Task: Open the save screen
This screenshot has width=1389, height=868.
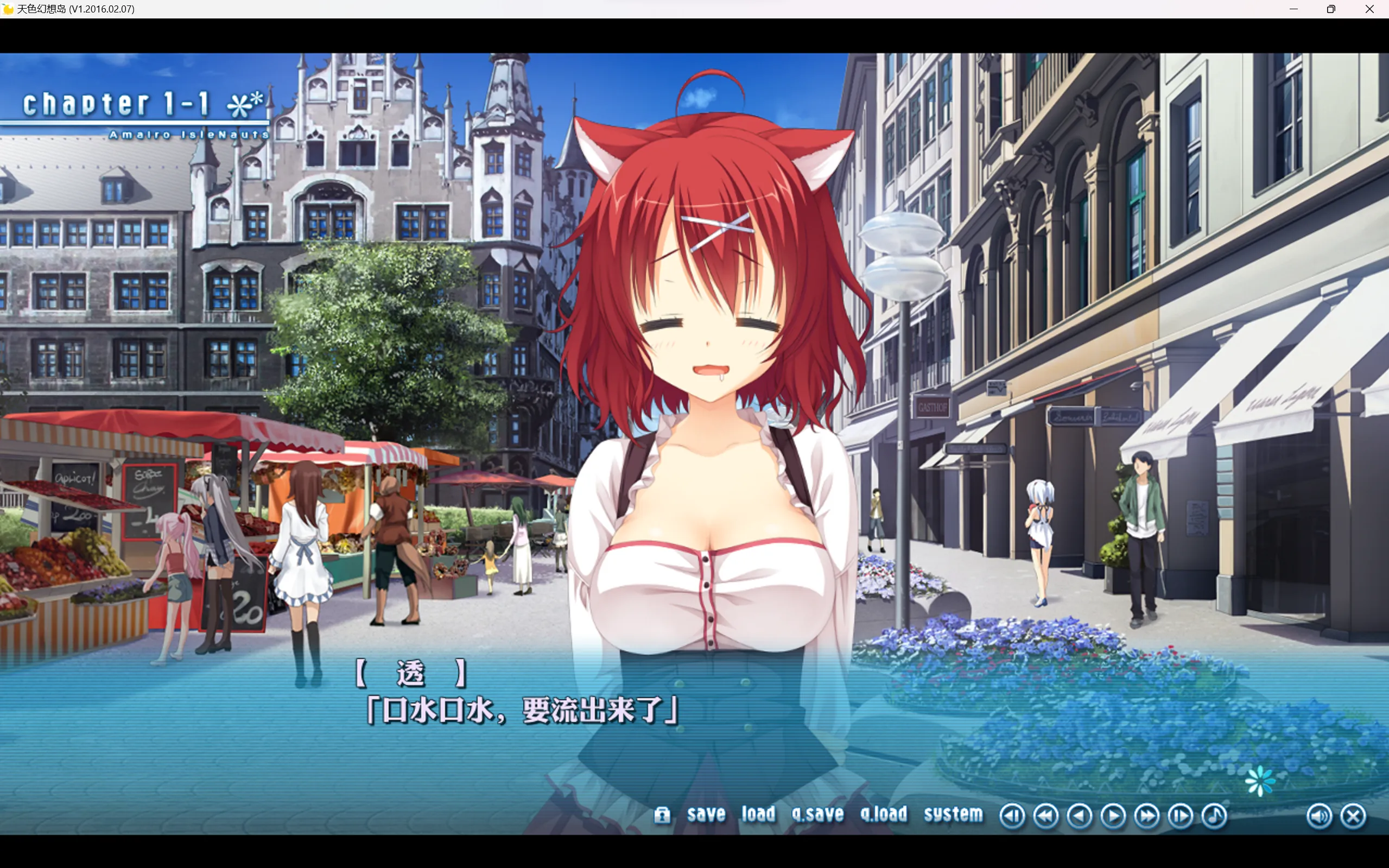Action: [706, 814]
